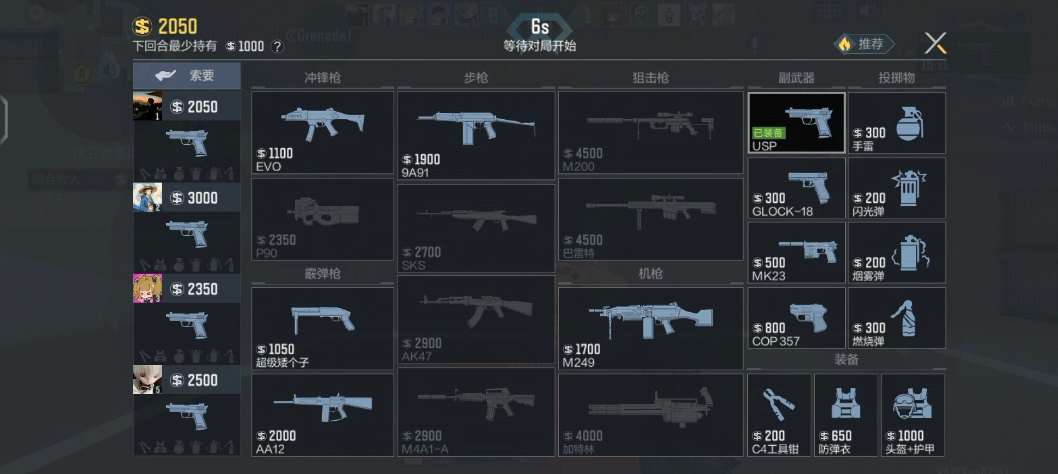Buy the 头盔+护甲 helmet and armor
The height and width of the screenshot is (474, 1058).
pos(912,414)
